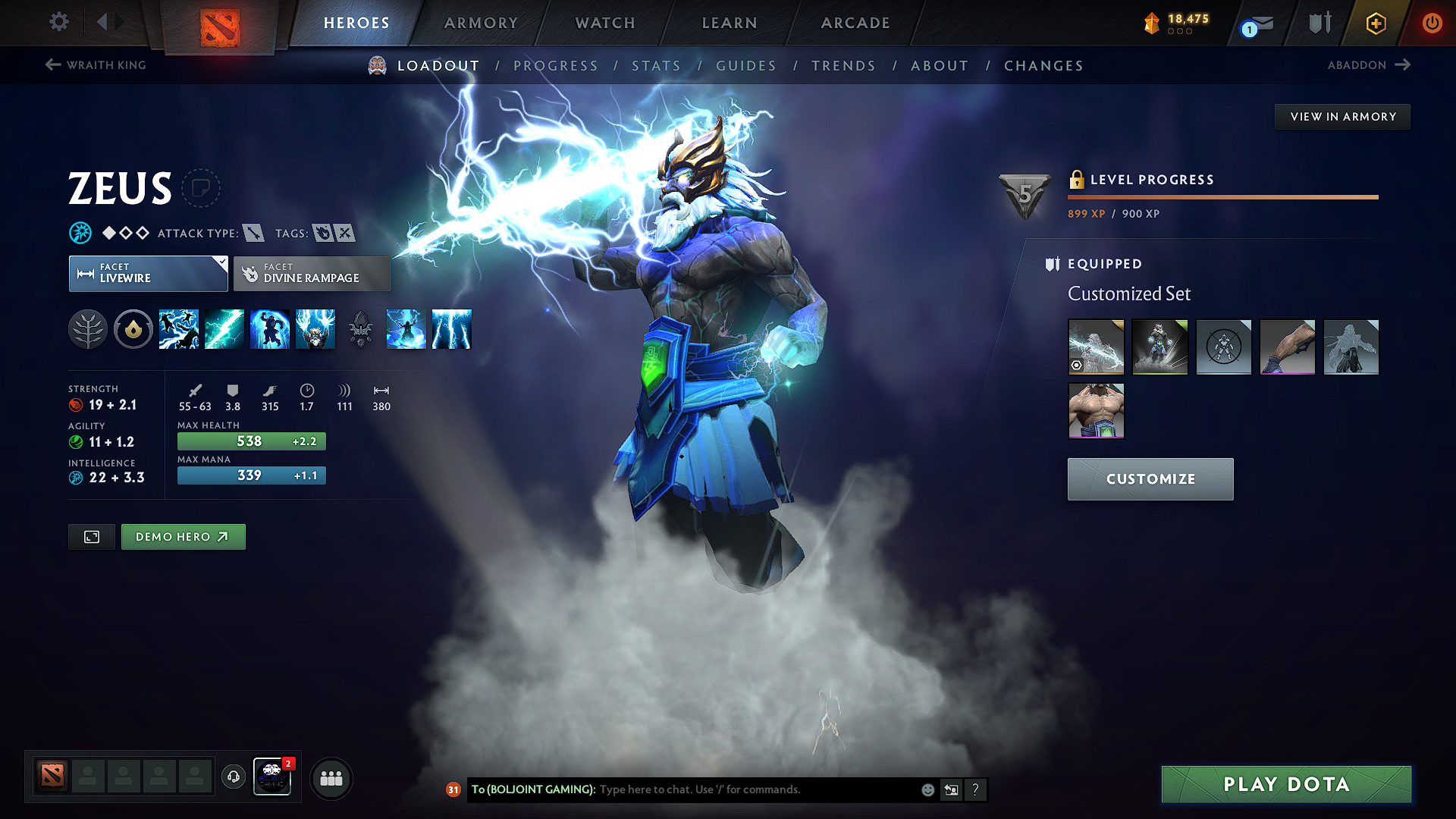Open the ARMORY menu item
This screenshot has height=819, width=1456.
(481, 23)
